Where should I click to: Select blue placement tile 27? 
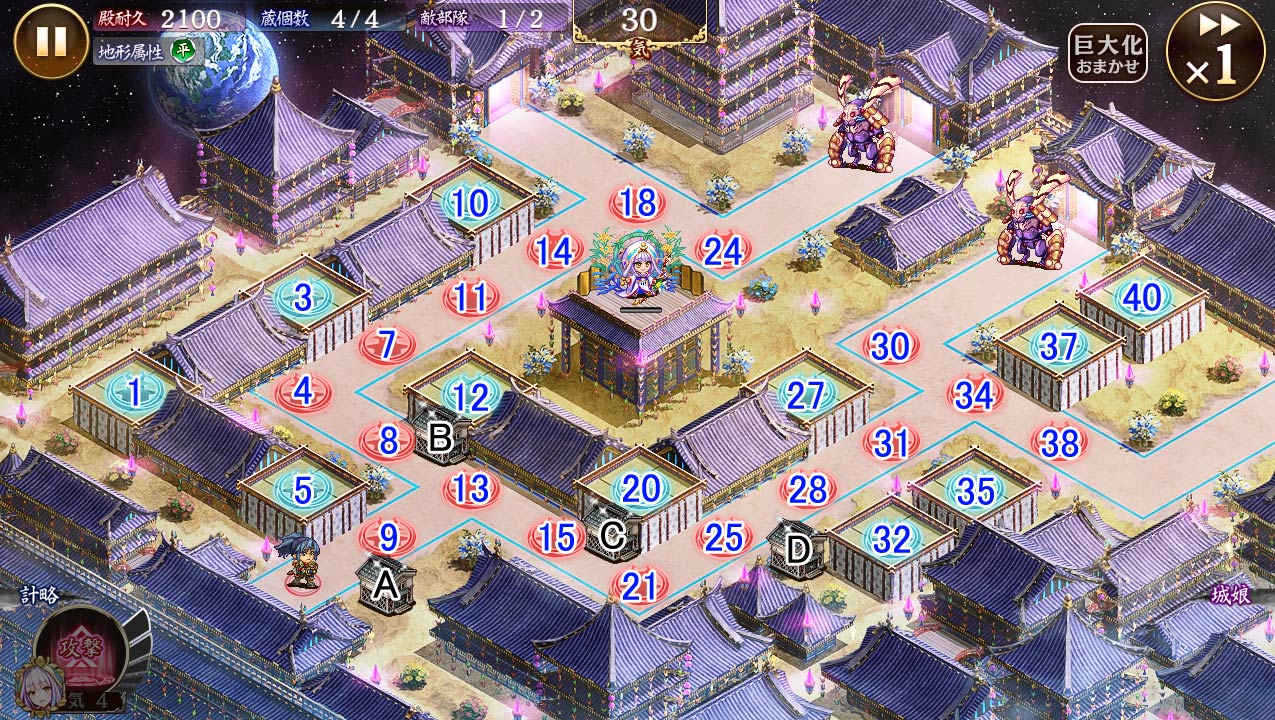click(x=806, y=396)
